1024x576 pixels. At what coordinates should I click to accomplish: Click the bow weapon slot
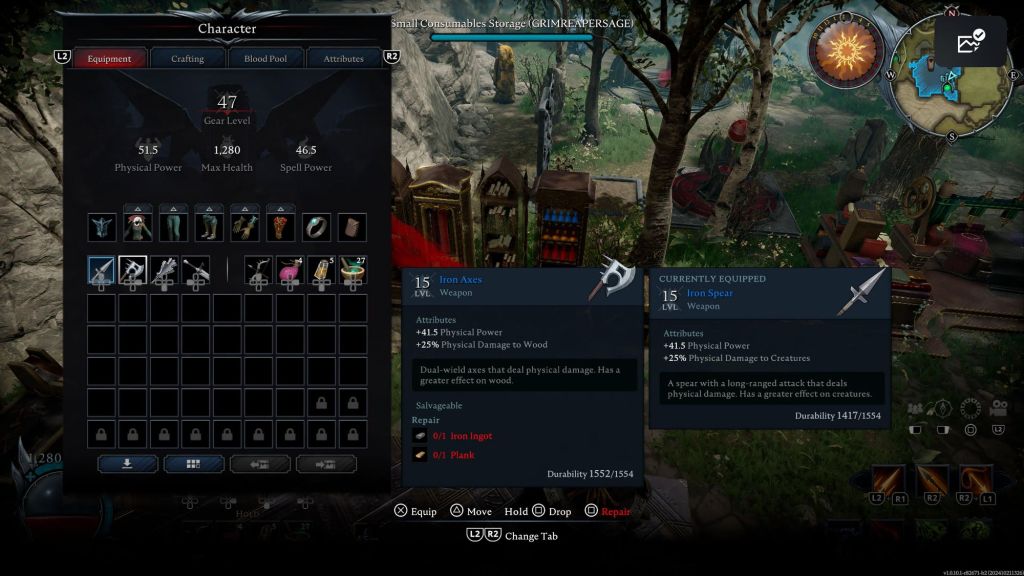pos(259,270)
